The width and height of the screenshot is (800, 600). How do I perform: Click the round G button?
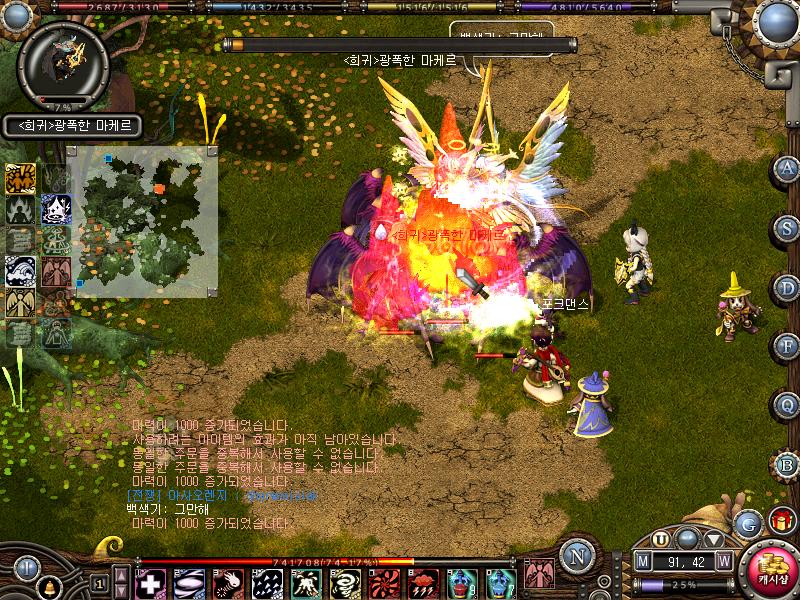point(748,523)
